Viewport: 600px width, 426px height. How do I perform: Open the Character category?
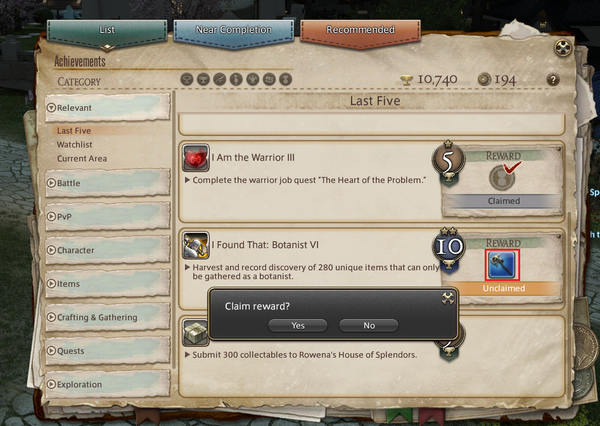coord(106,250)
